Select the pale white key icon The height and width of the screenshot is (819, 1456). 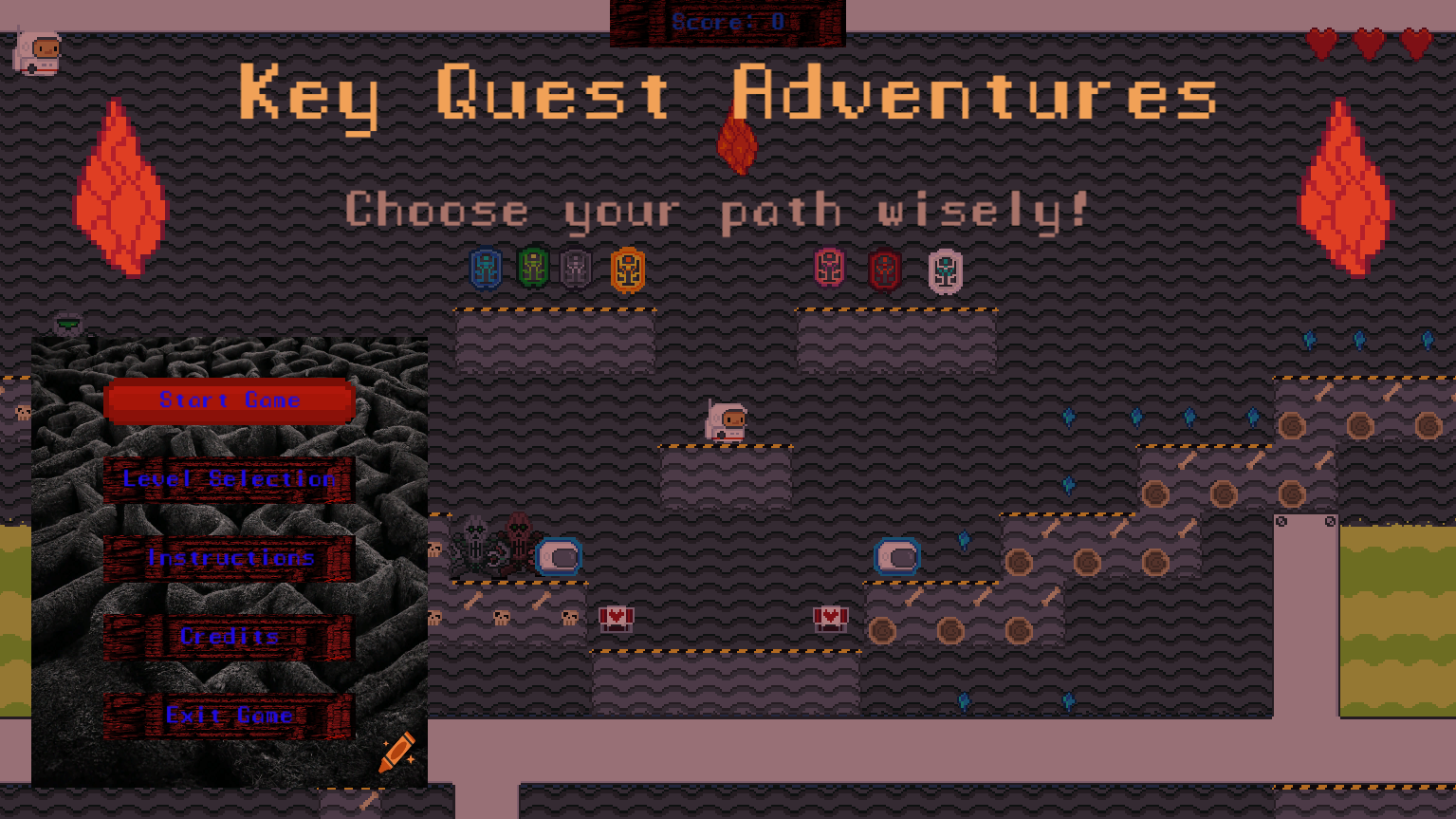[946, 270]
